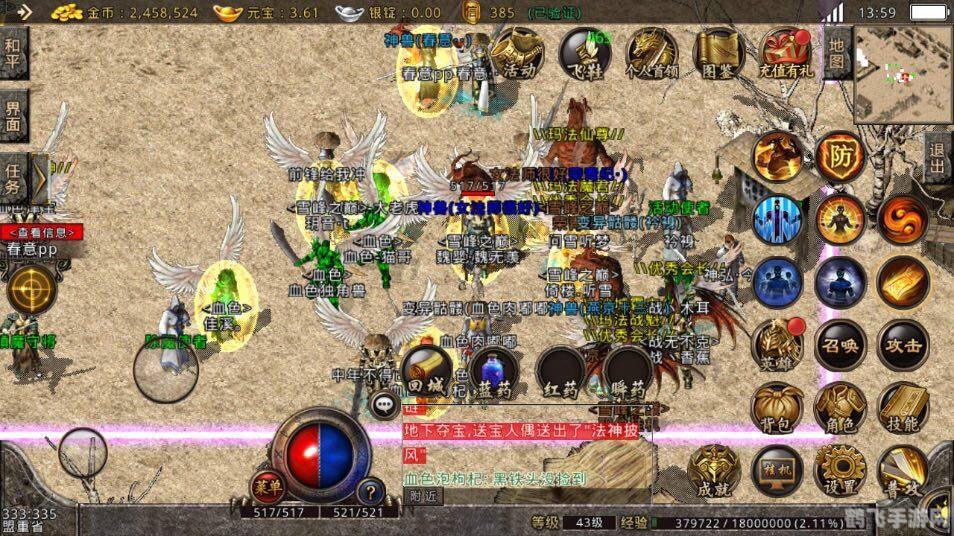
Task: Open the 角色 character sheet
Action: pyautogui.click(x=840, y=410)
